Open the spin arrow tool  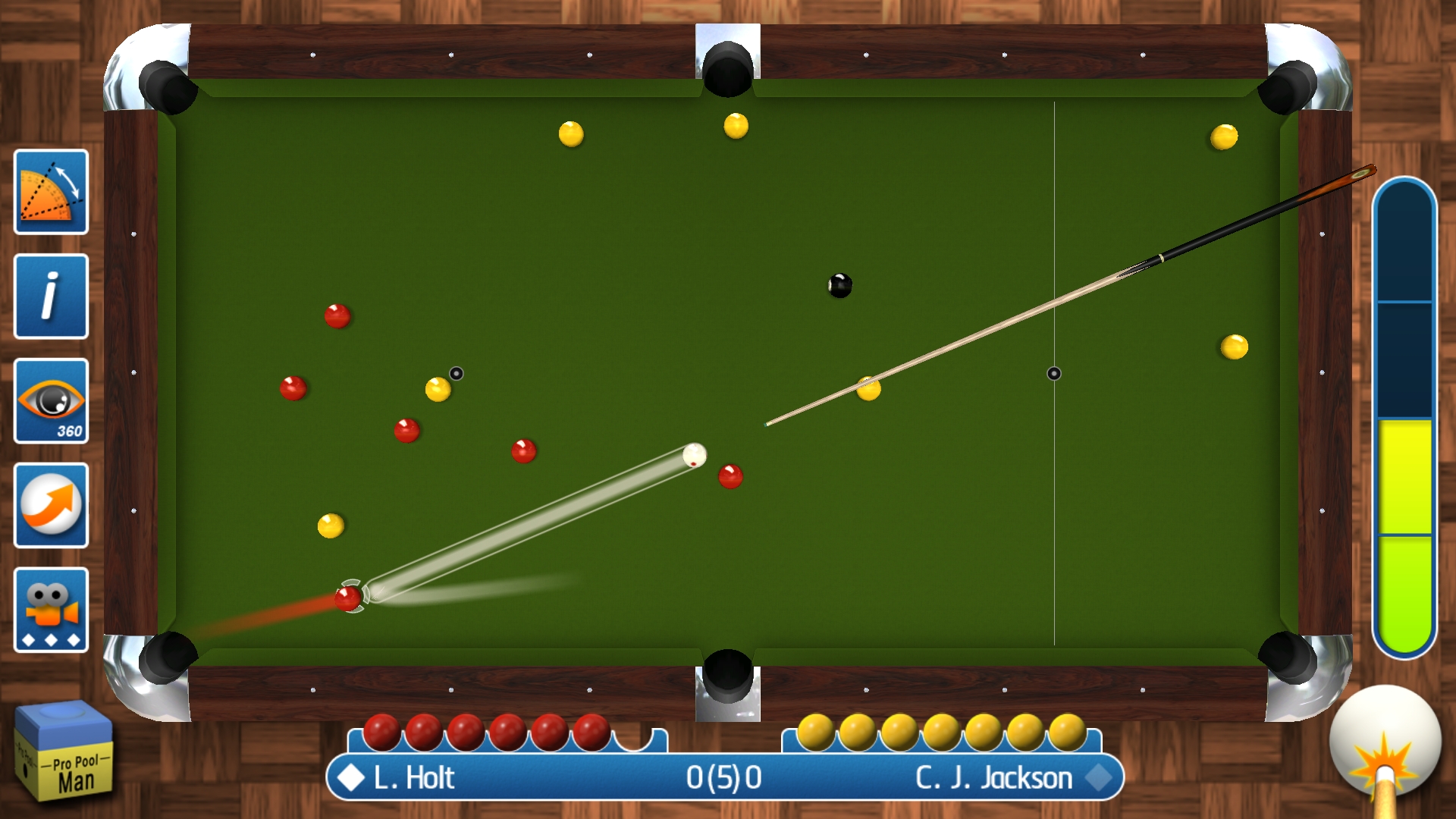tap(50, 506)
